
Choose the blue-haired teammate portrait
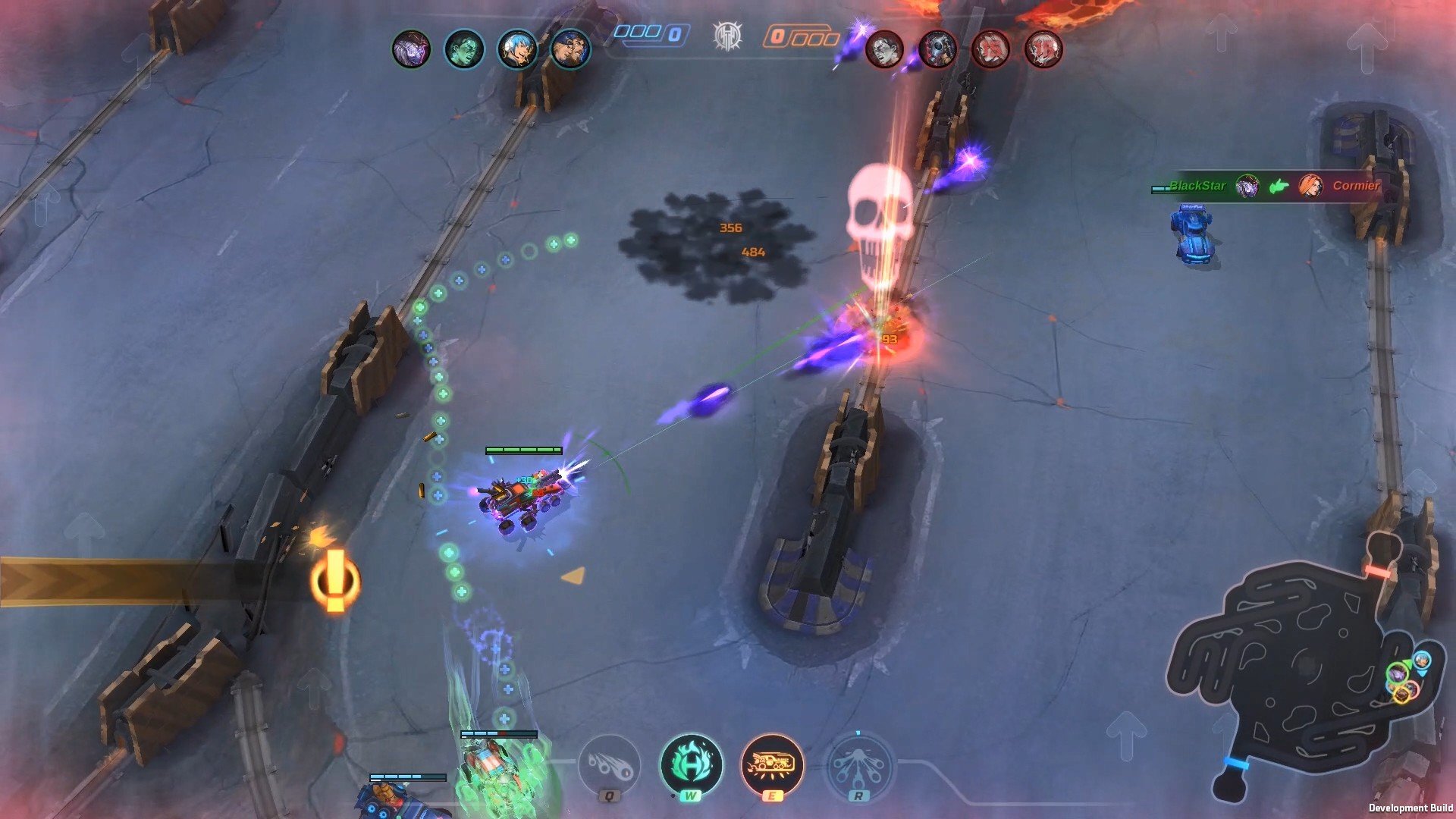pyautogui.click(x=516, y=50)
